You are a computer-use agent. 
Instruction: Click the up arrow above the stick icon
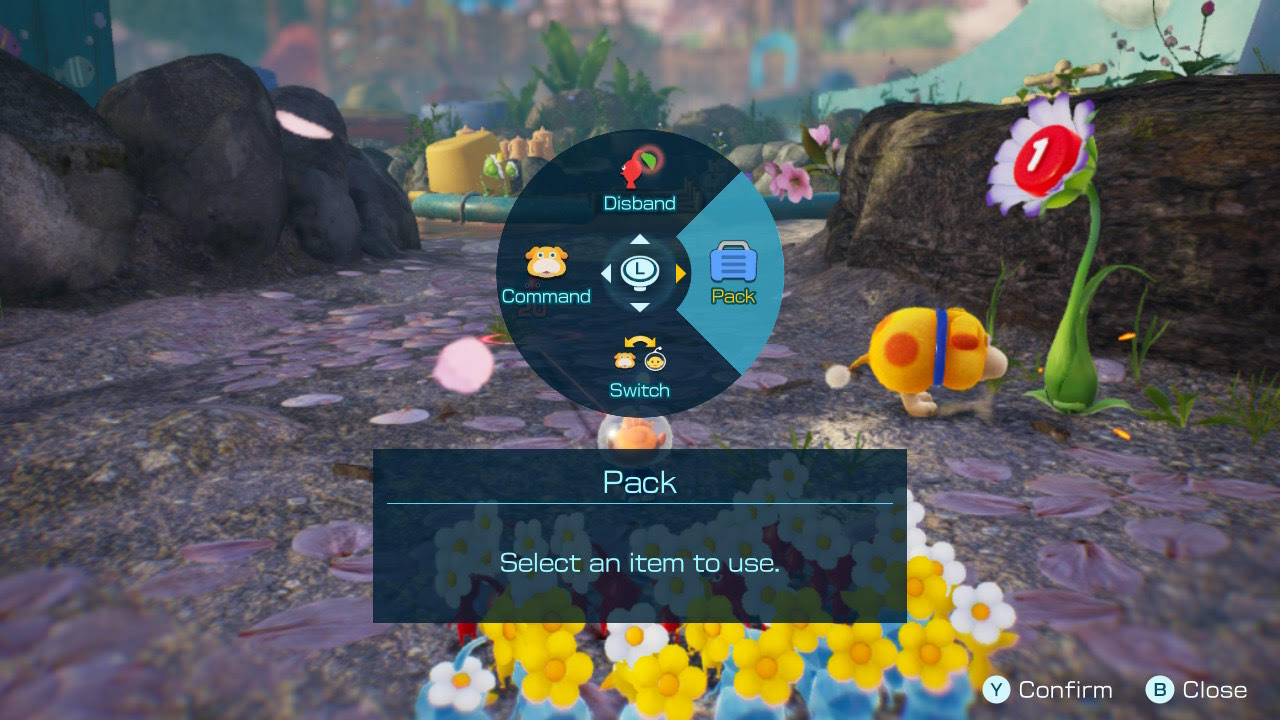coord(639,238)
